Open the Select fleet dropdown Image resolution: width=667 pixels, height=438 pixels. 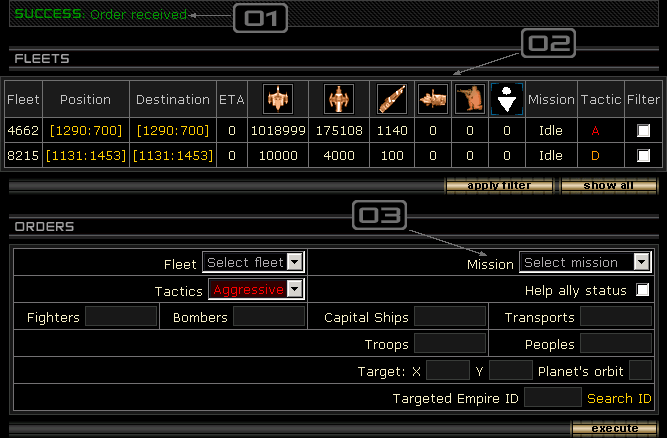(x=253, y=262)
